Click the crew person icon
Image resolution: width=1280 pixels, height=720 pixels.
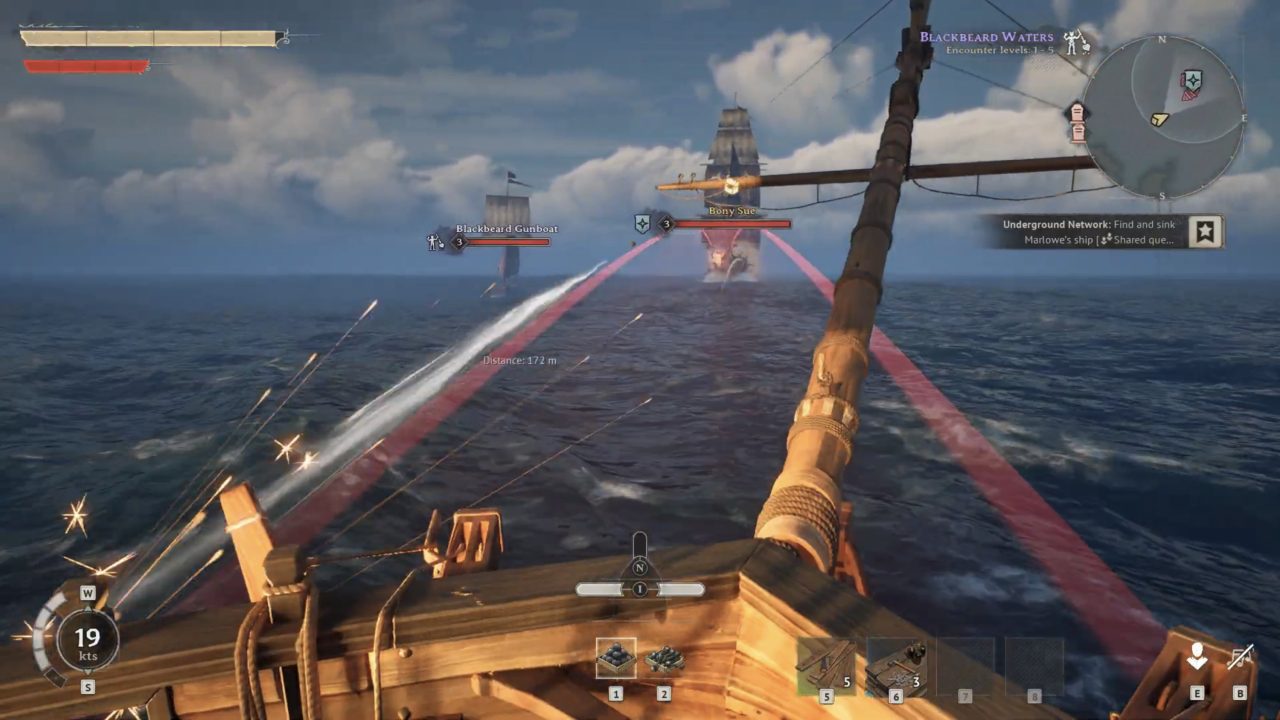click(x=1196, y=657)
